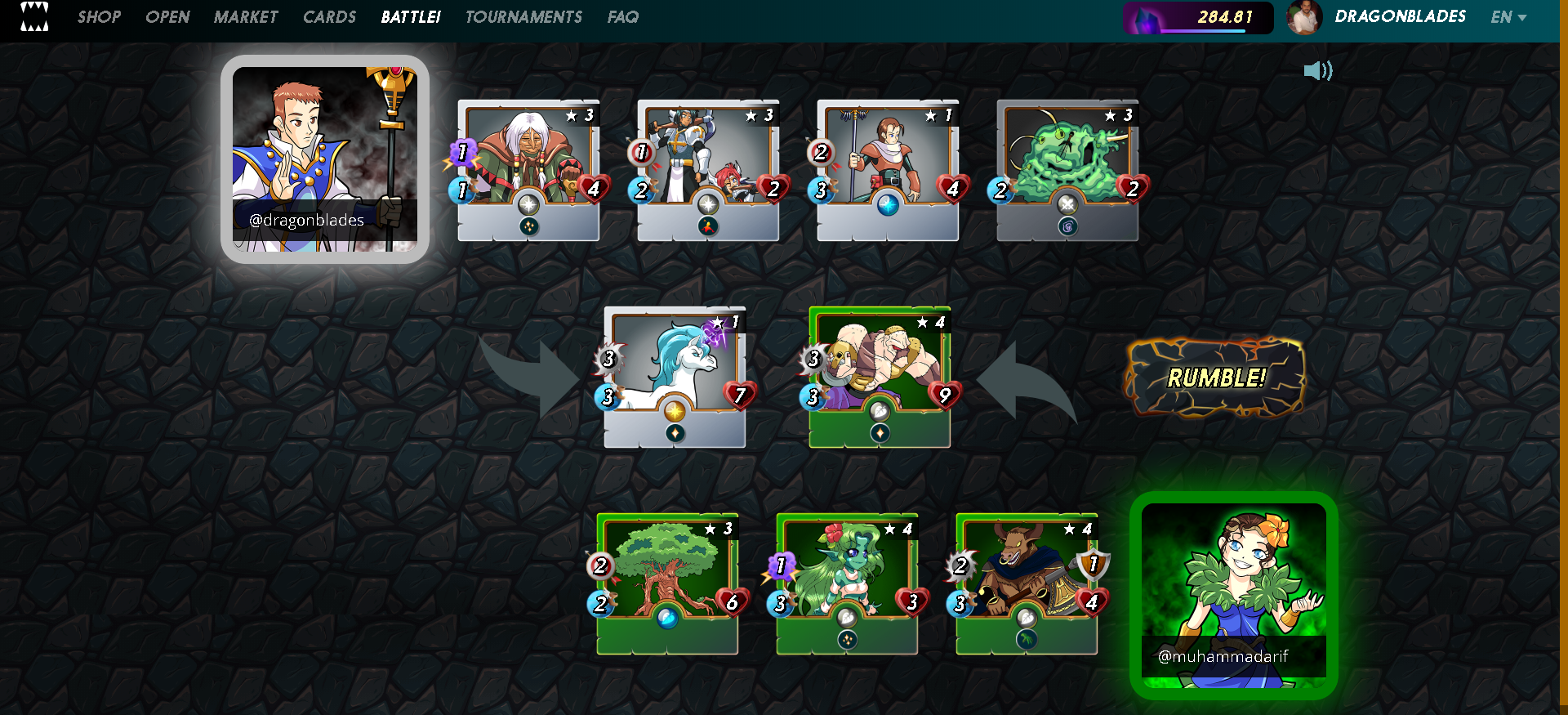Viewport: 1568px width, 715px height.
Task: Inspect the muscular ogre card
Action: [x=880, y=377]
